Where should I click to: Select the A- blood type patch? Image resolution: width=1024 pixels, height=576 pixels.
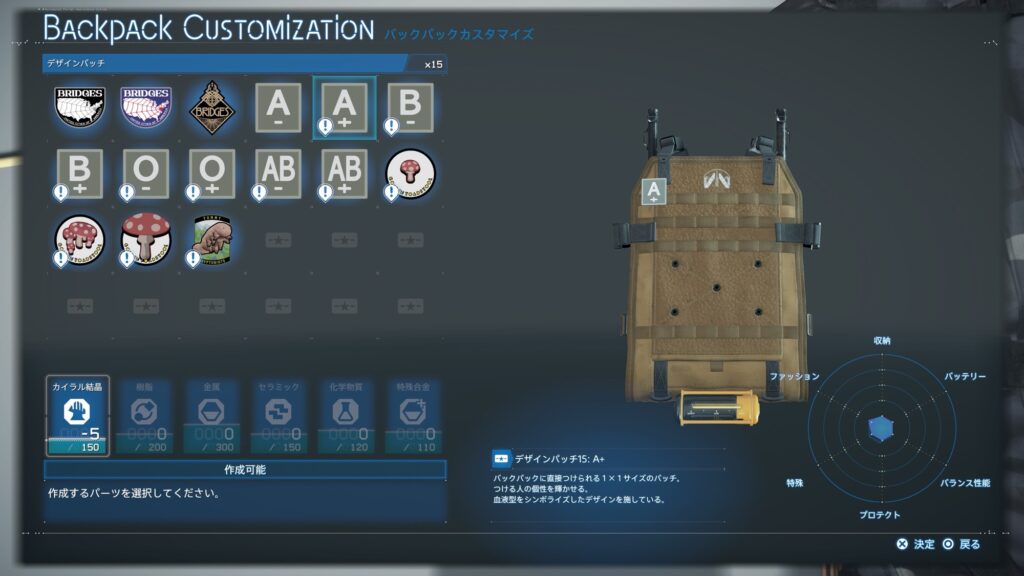point(278,108)
